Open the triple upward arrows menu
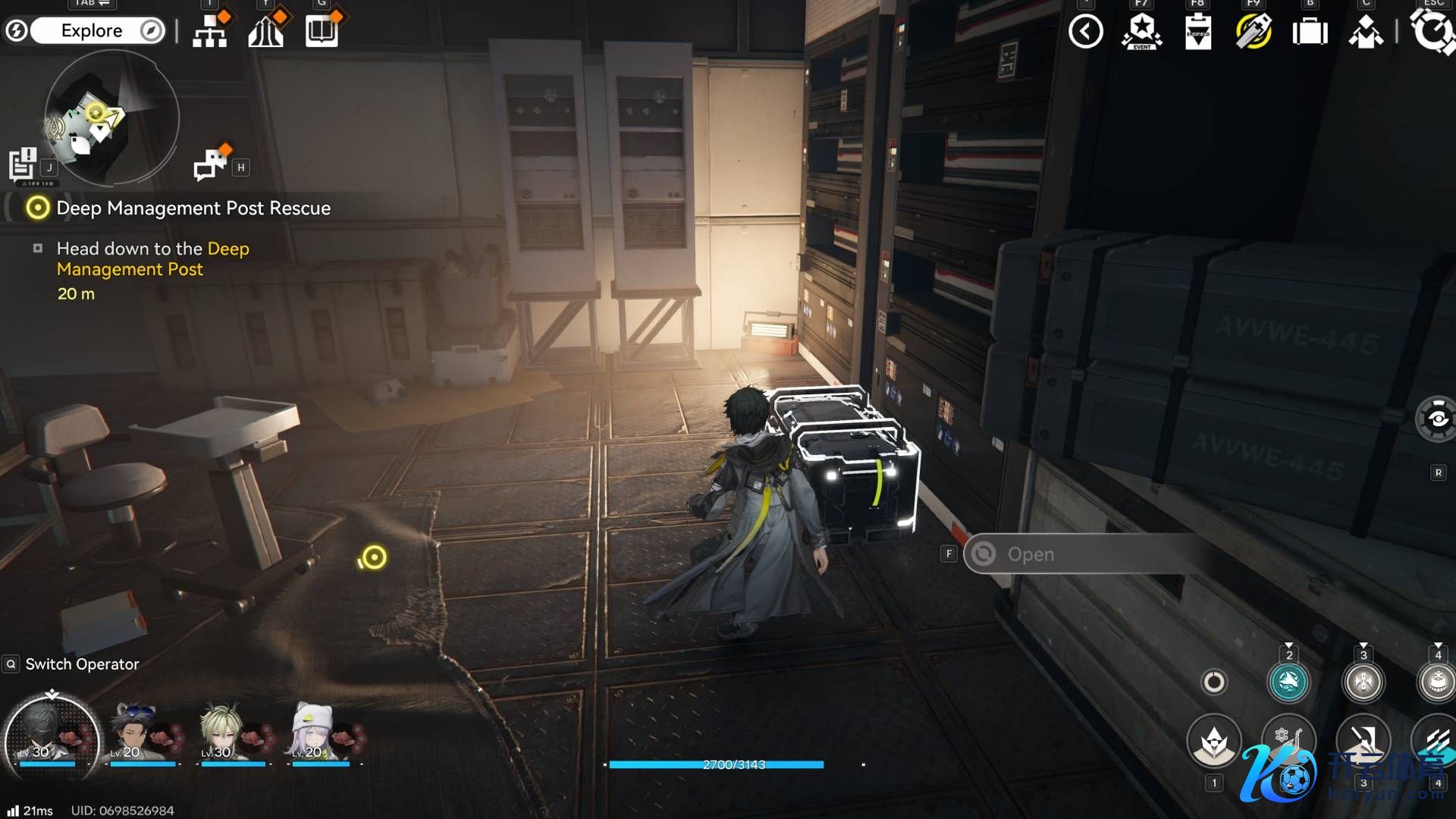 pyautogui.click(x=265, y=32)
